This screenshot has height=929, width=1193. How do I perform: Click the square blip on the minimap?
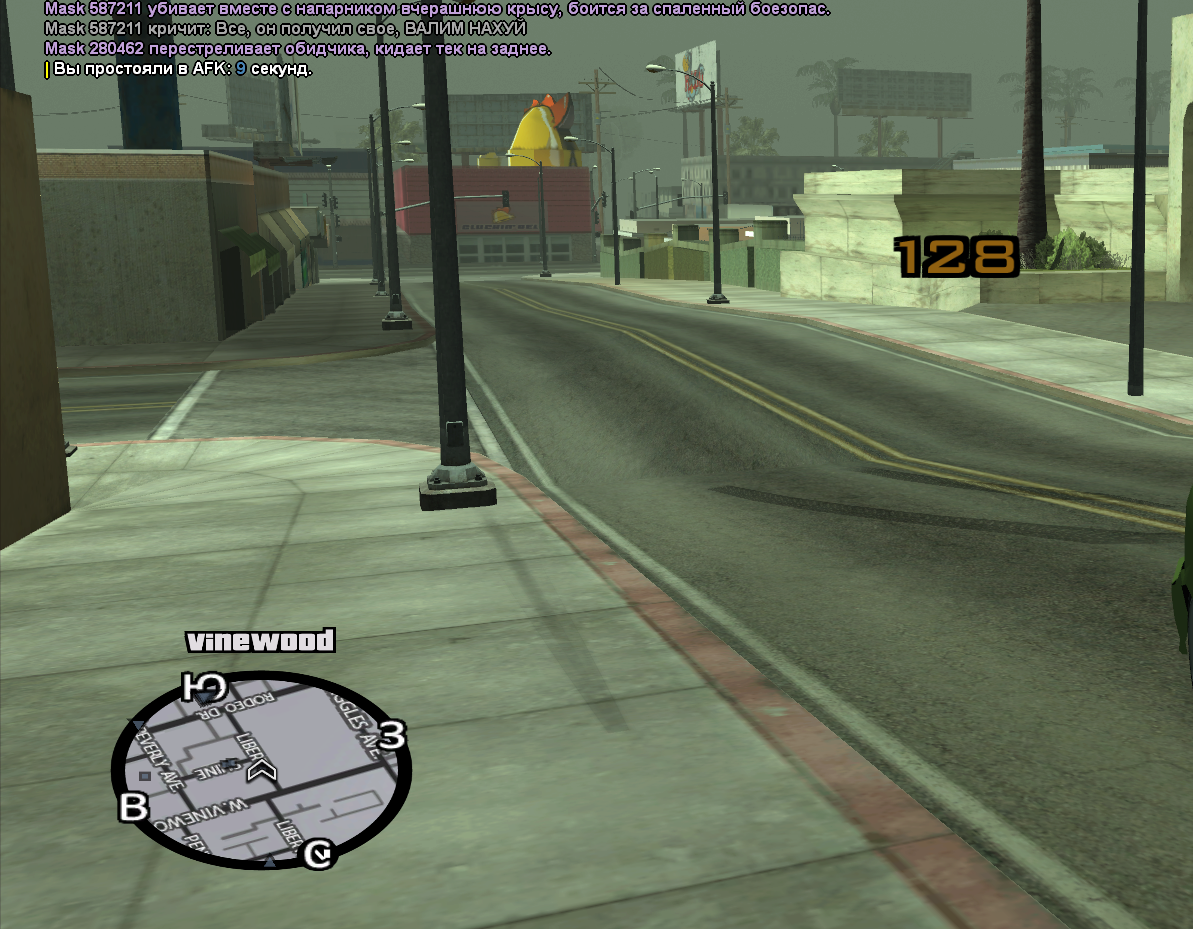tap(146, 776)
